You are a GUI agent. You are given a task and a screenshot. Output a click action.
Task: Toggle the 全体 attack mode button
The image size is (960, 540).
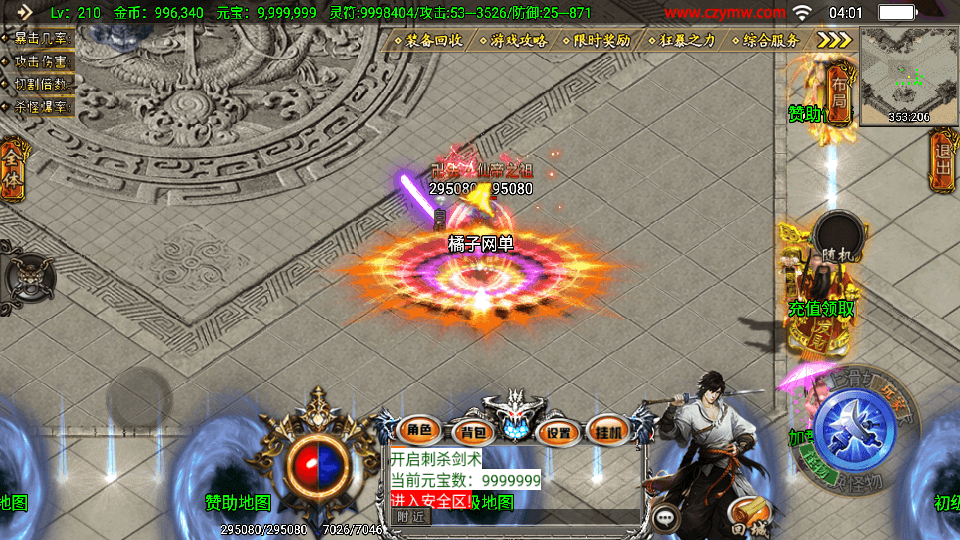(12, 170)
